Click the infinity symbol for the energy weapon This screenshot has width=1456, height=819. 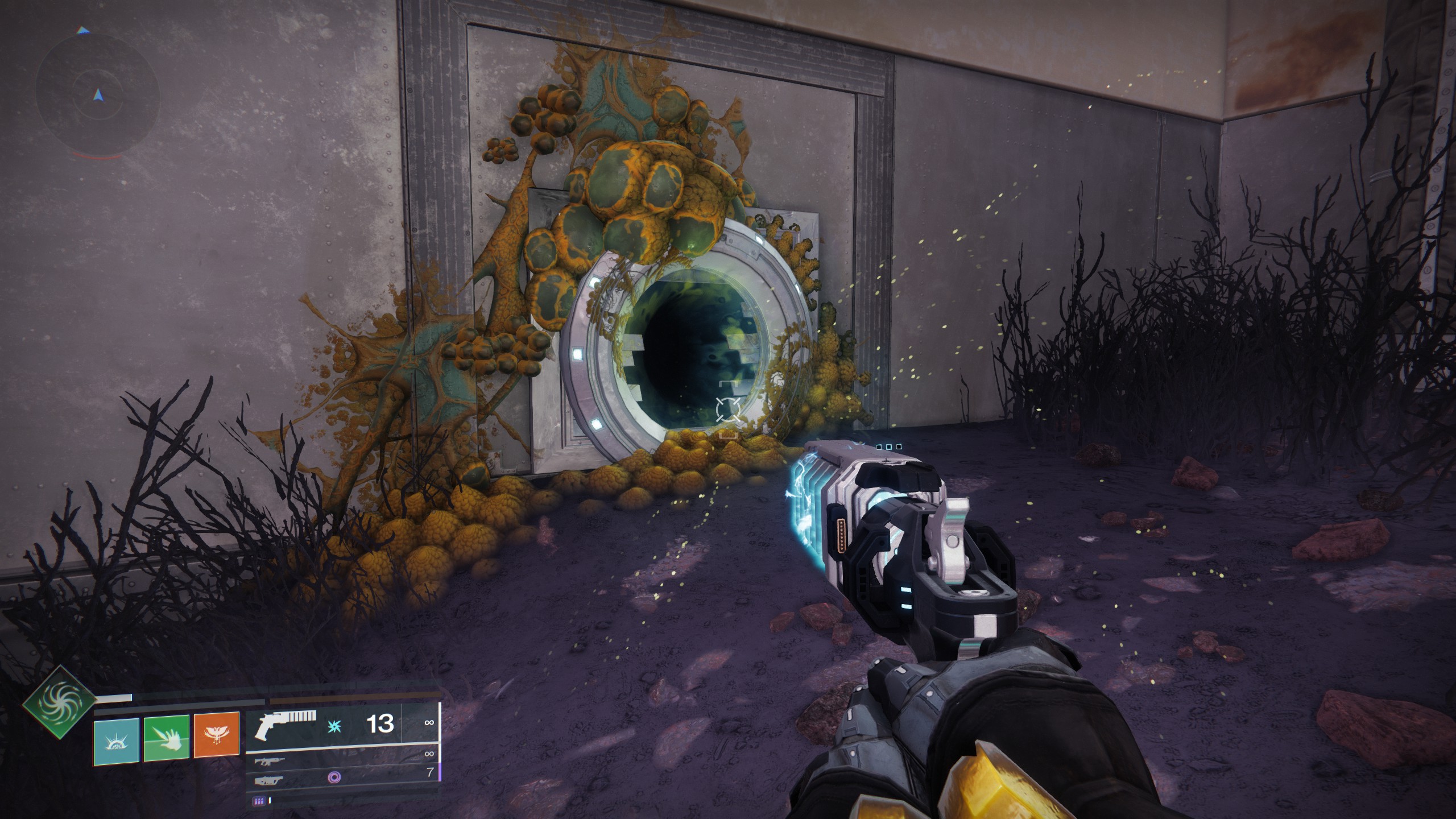[429, 753]
